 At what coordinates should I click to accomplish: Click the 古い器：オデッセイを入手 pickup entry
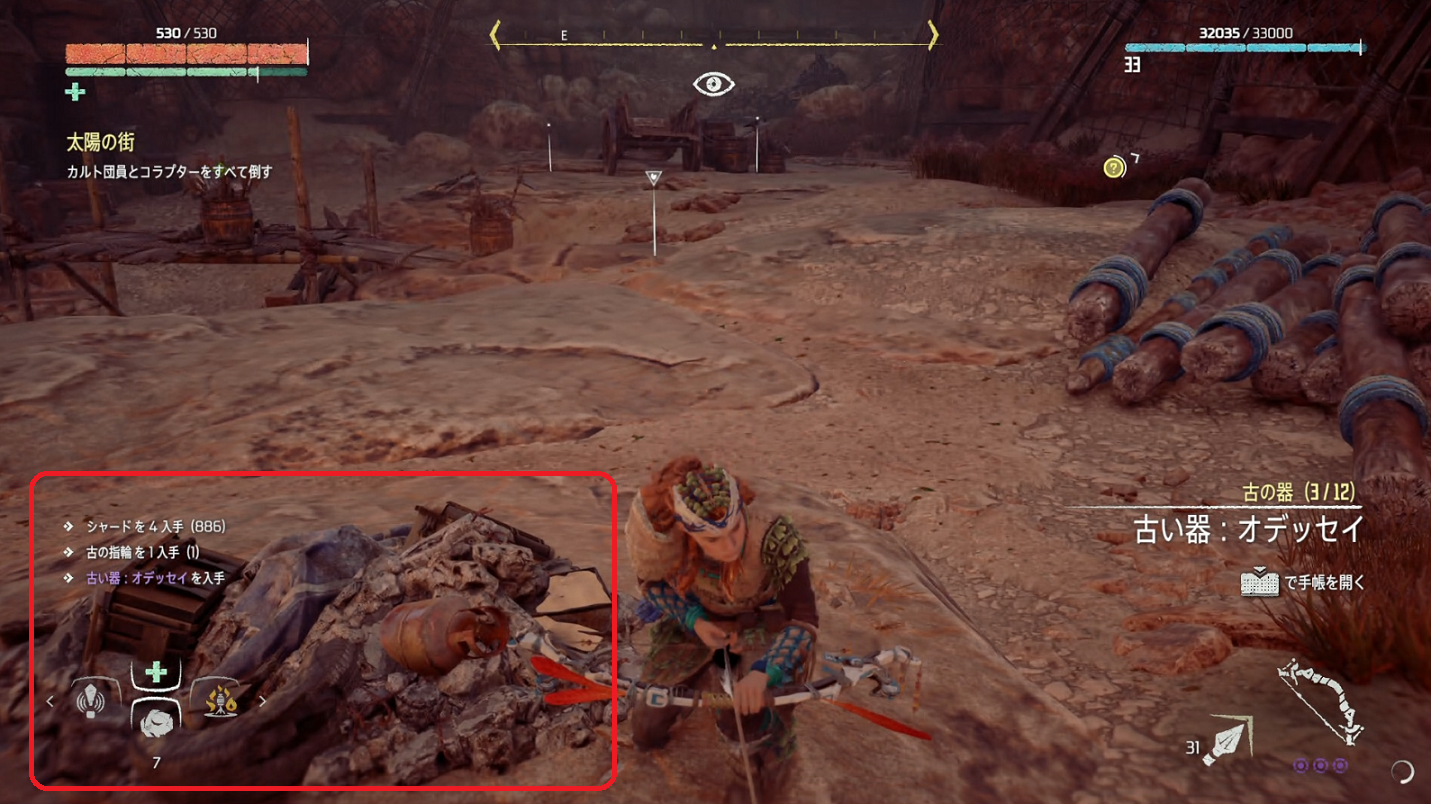coord(155,578)
